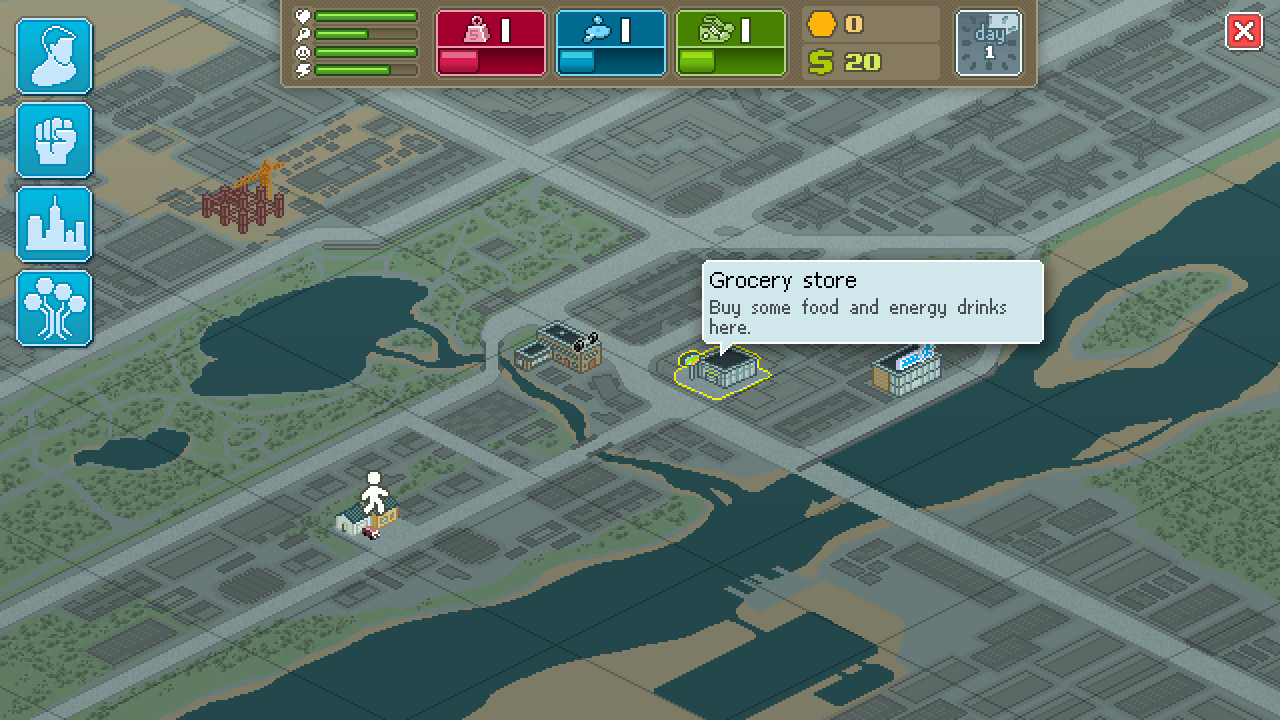Visit the blue hospital building near the river
Image resolution: width=1280 pixels, height=720 pixels.
[x=905, y=368]
